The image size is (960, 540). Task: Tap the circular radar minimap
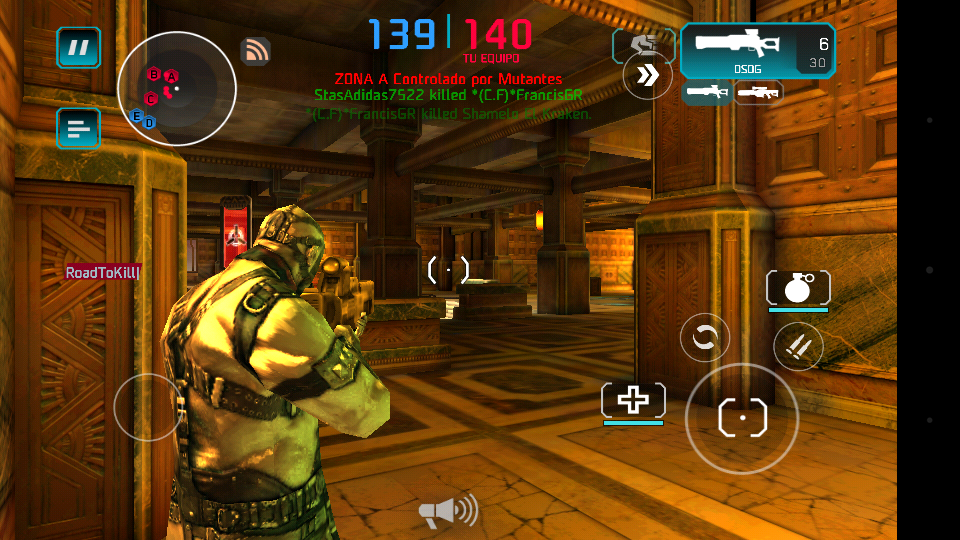pos(177,89)
